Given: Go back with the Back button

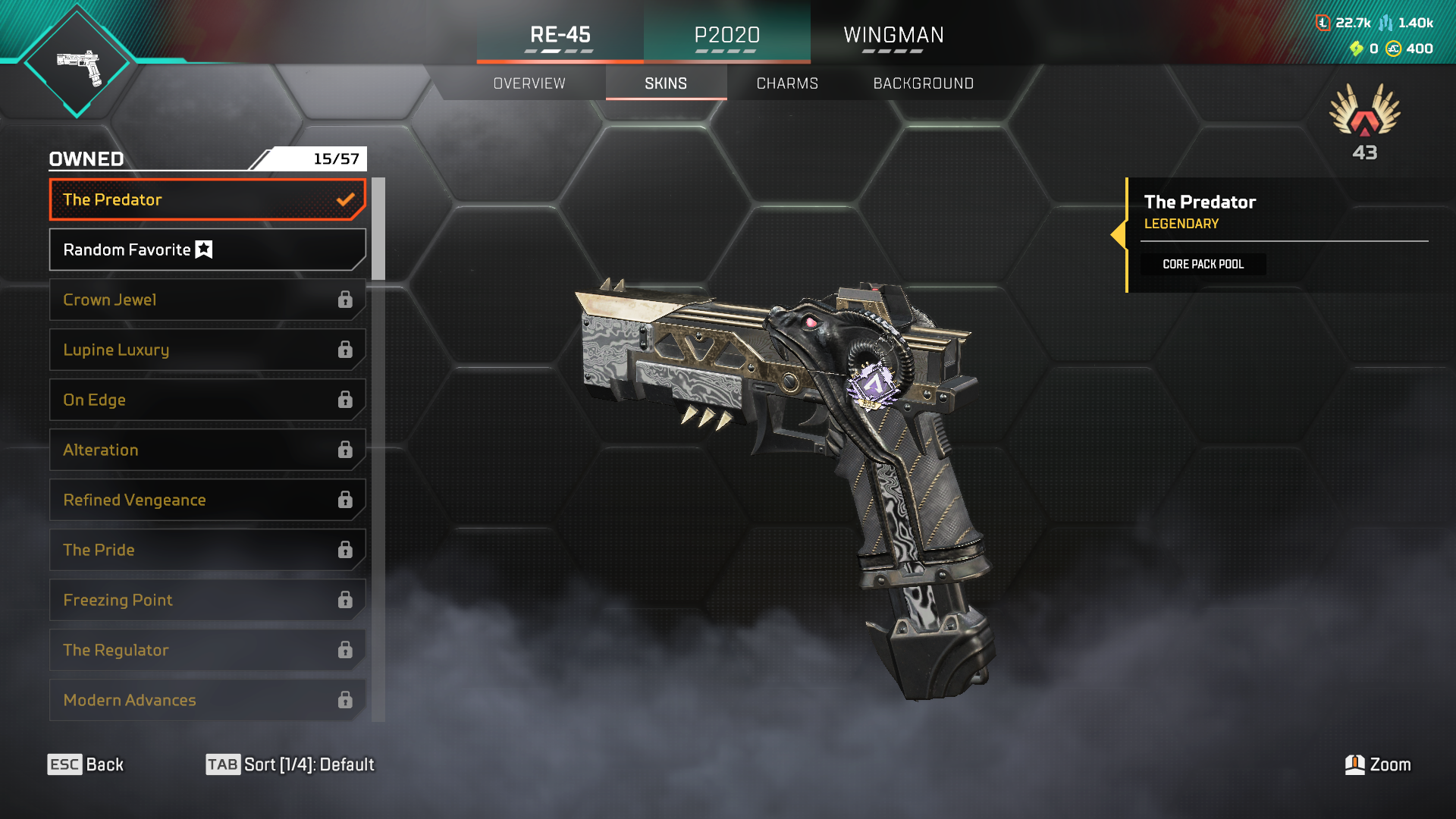Looking at the screenshot, I should [x=86, y=764].
